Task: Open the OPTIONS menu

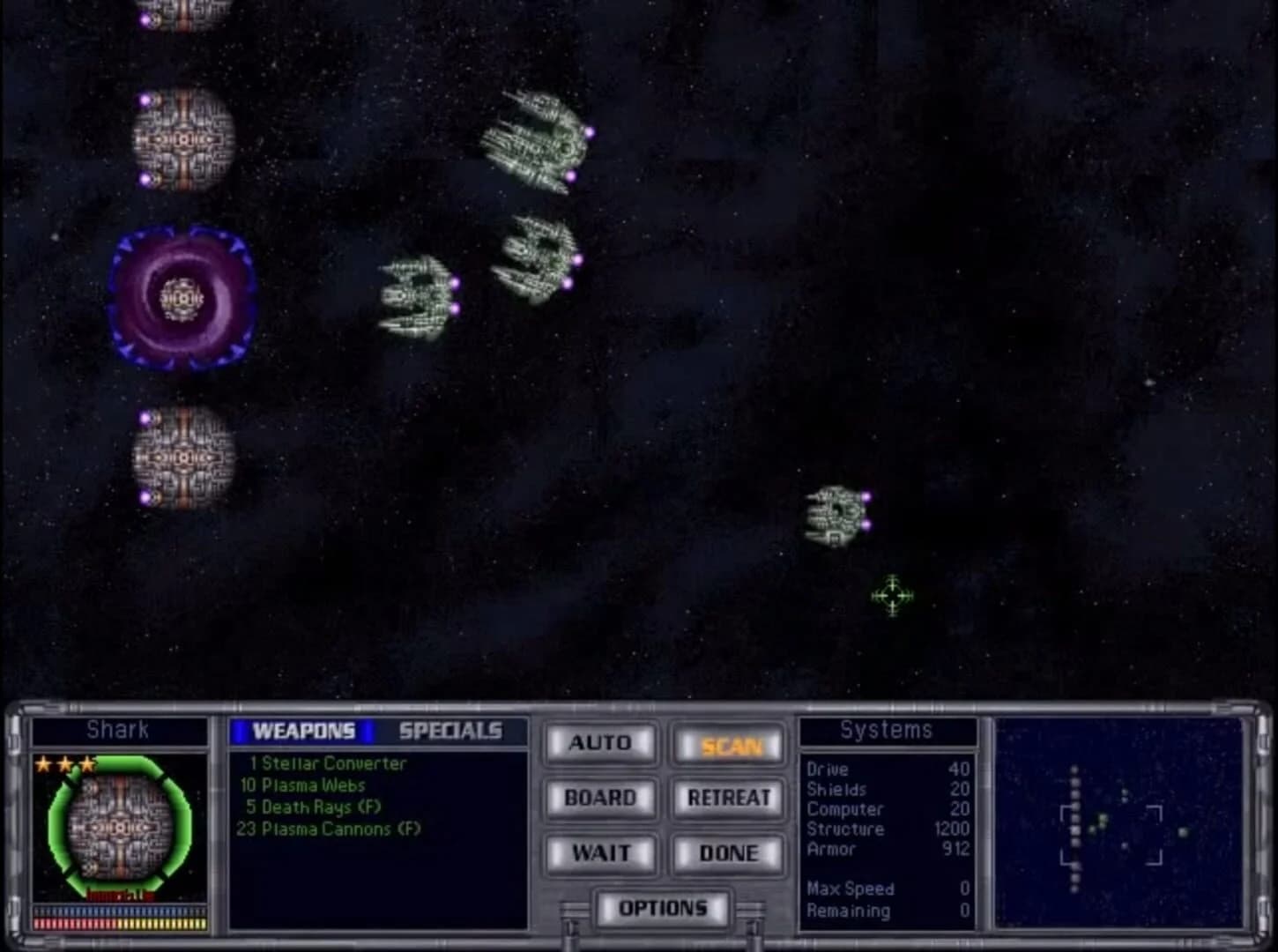Action: tap(665, 906)
